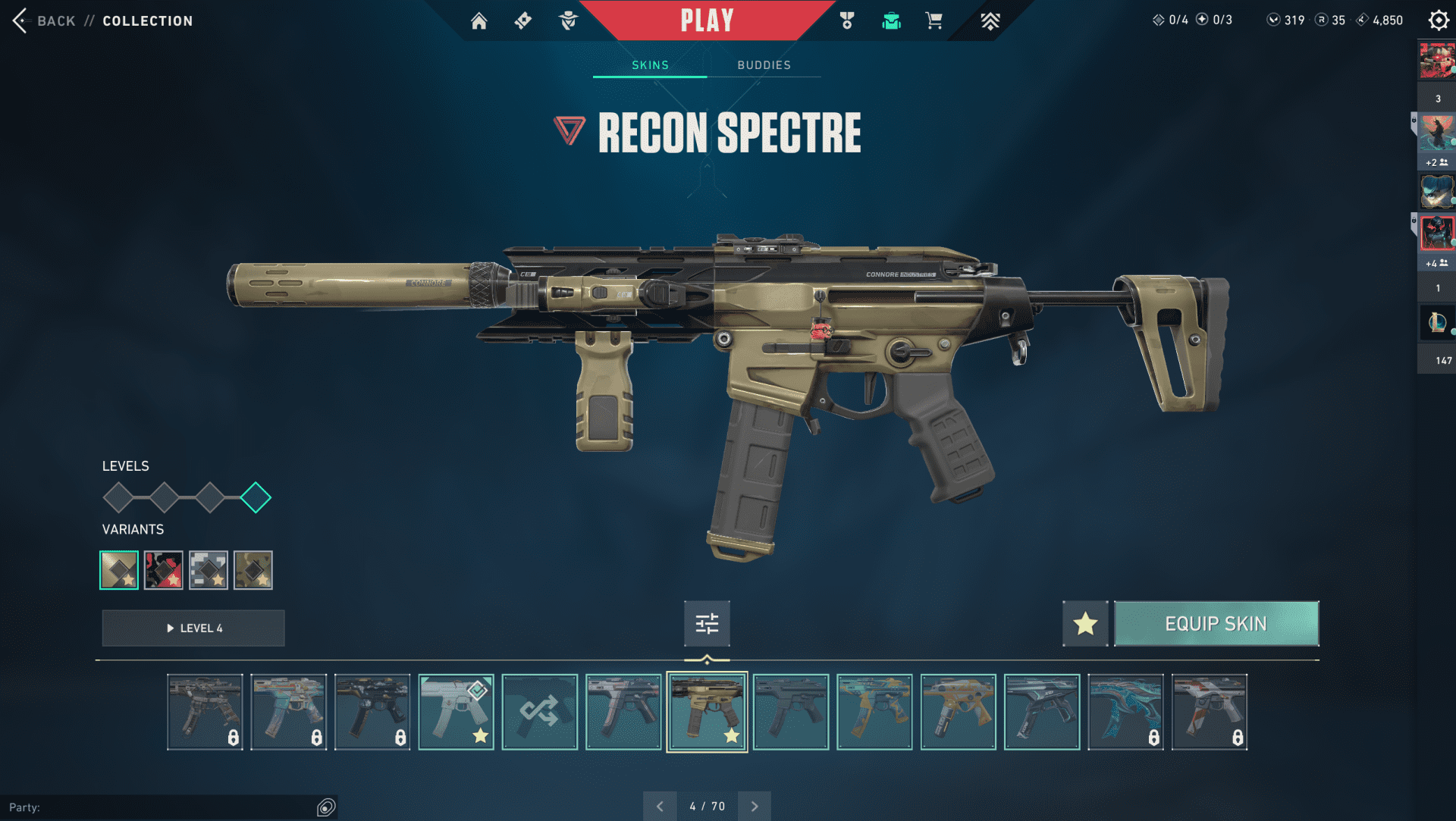This screenshot has height=821, width=1456.
Task: Choose the red and black variant
Action: click(x=164, y=570)
